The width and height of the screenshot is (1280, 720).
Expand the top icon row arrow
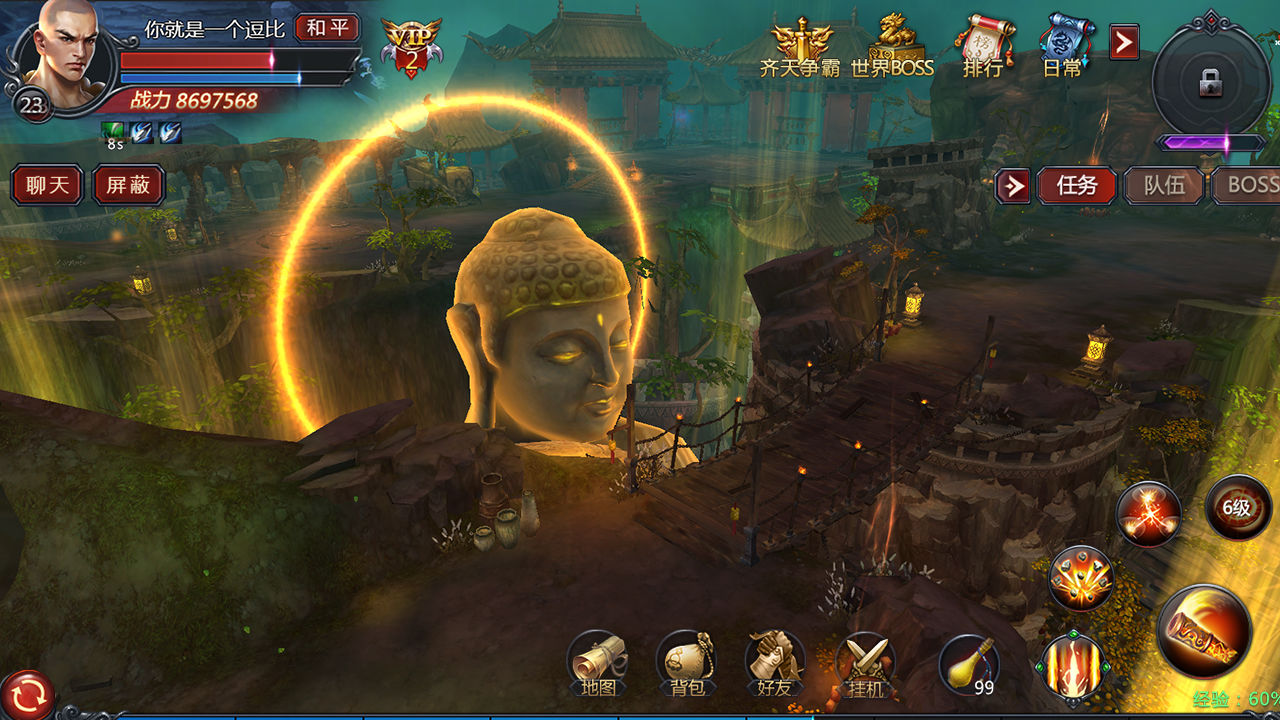point(1124,42)
